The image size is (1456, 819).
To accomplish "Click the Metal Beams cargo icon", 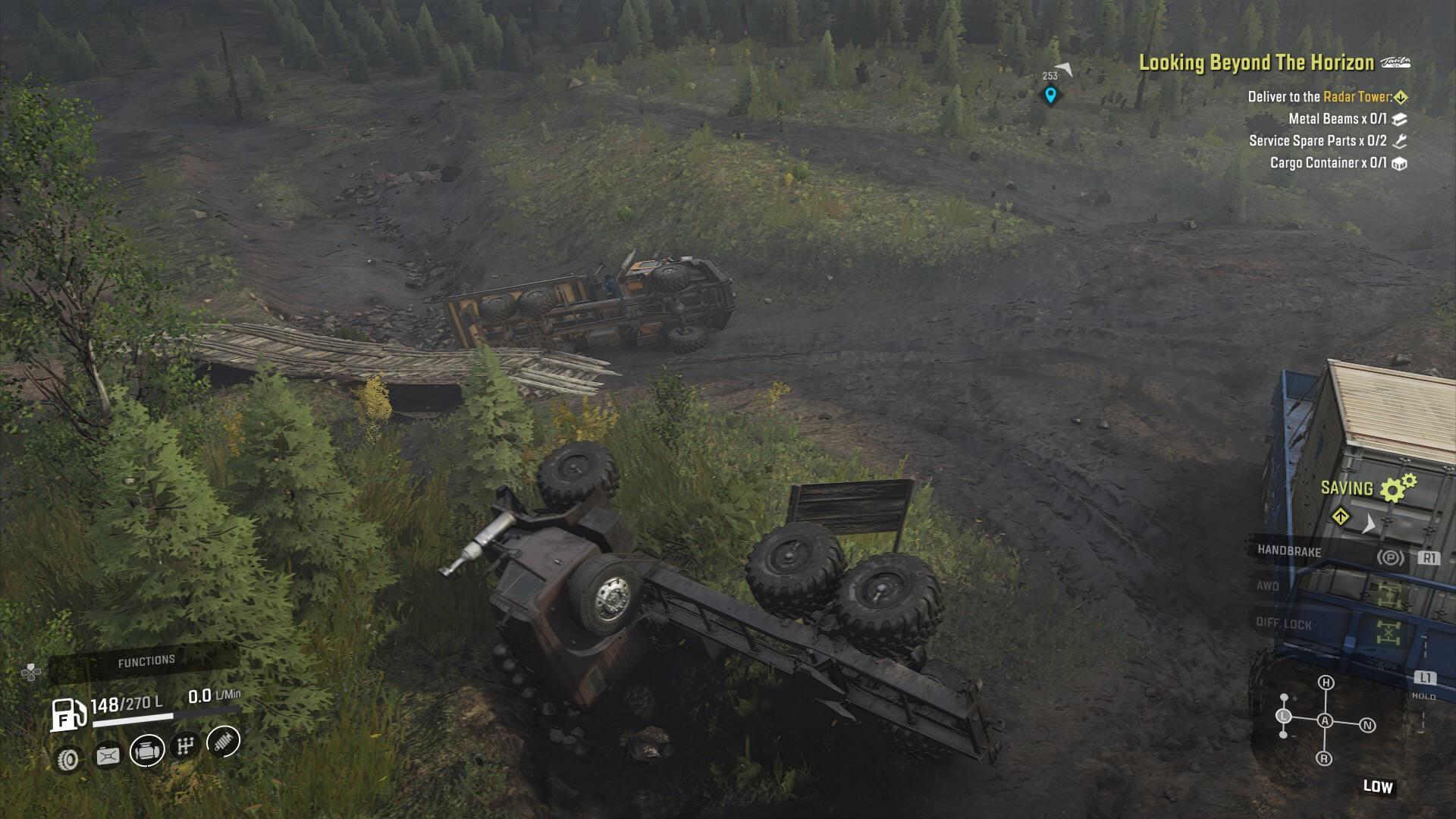I will (x=1401, y=118).
